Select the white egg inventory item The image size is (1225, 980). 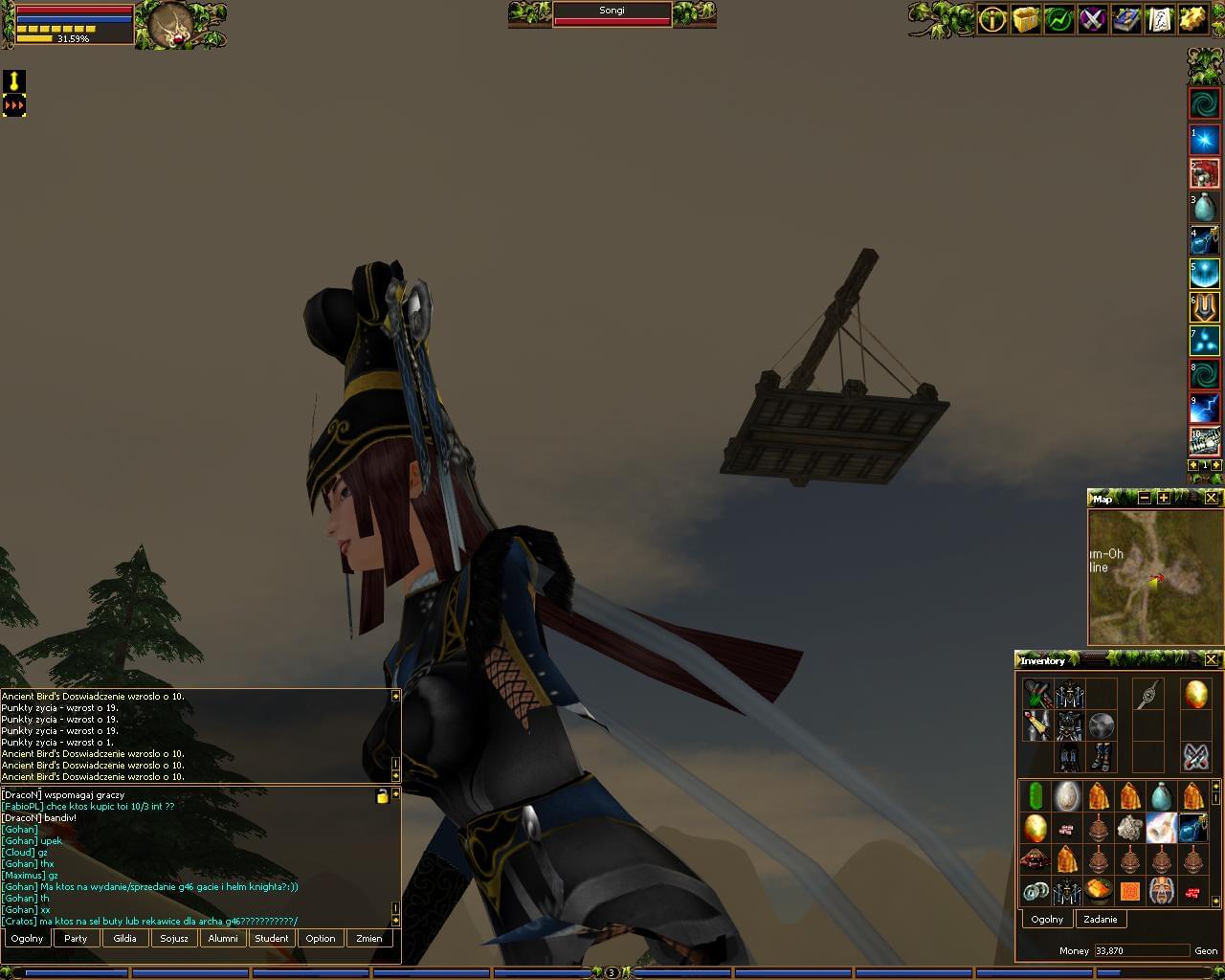[1067, 795]
